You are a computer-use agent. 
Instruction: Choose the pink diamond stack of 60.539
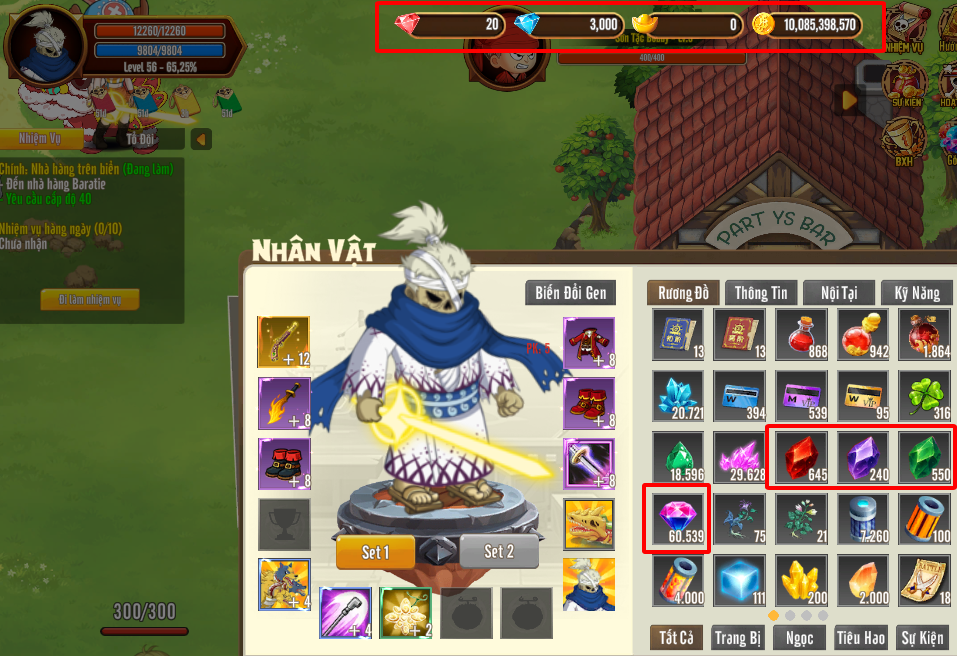point(678,519)
